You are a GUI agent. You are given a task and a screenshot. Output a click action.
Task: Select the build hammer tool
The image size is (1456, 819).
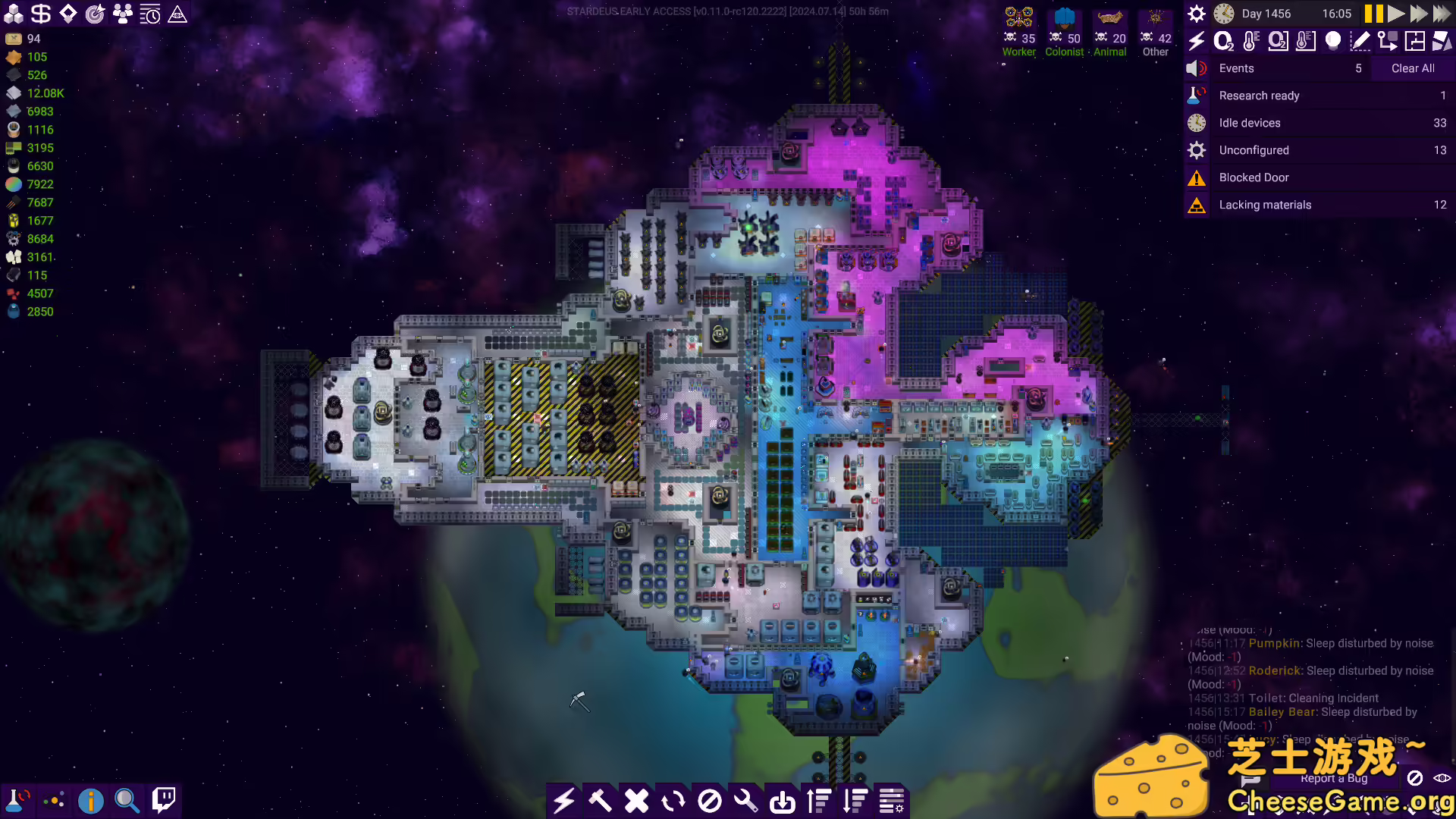[601, 800]
